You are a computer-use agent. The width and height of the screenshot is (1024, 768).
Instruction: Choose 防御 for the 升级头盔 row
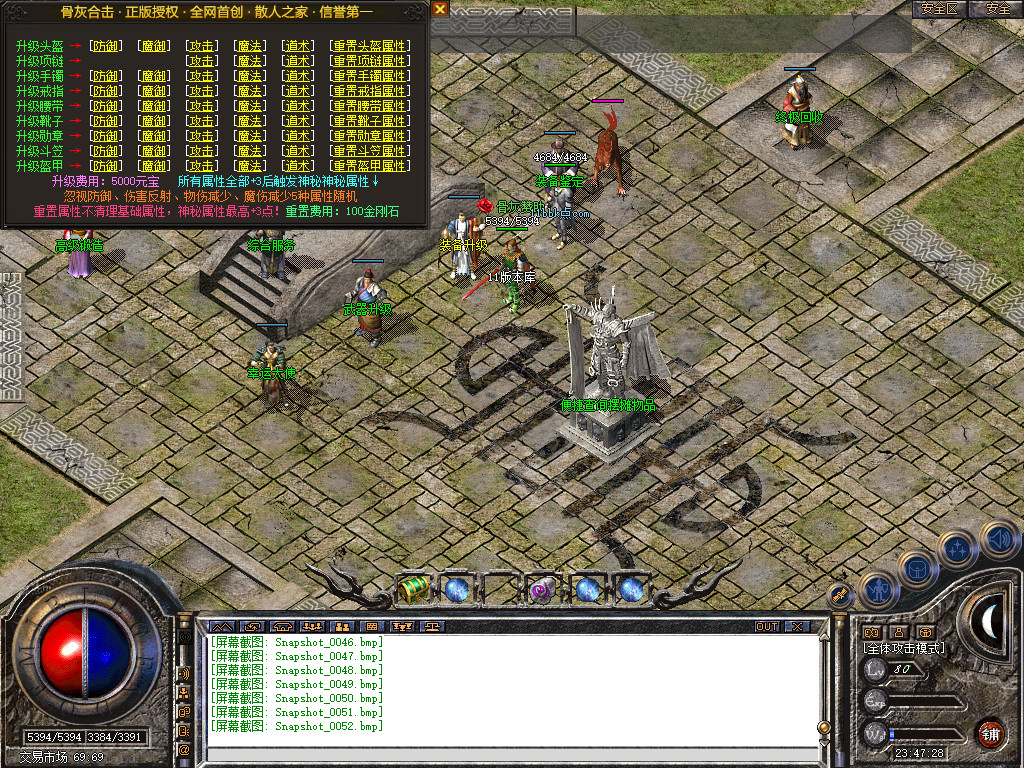pos(104,46)
